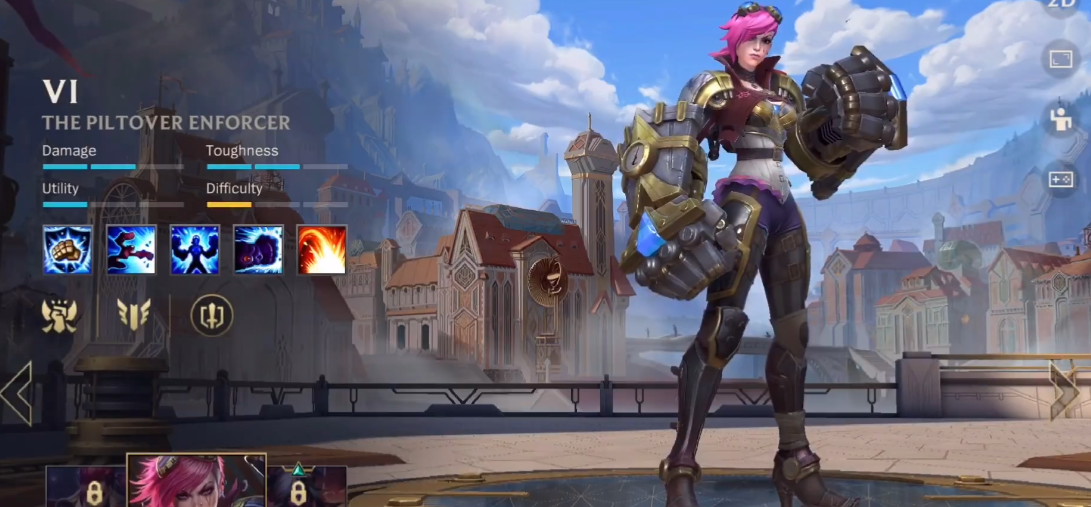Open the circular sword build icon
The width and height of the screenshot is (1091, 507).
pyautogui.click(x=212, y=315)
